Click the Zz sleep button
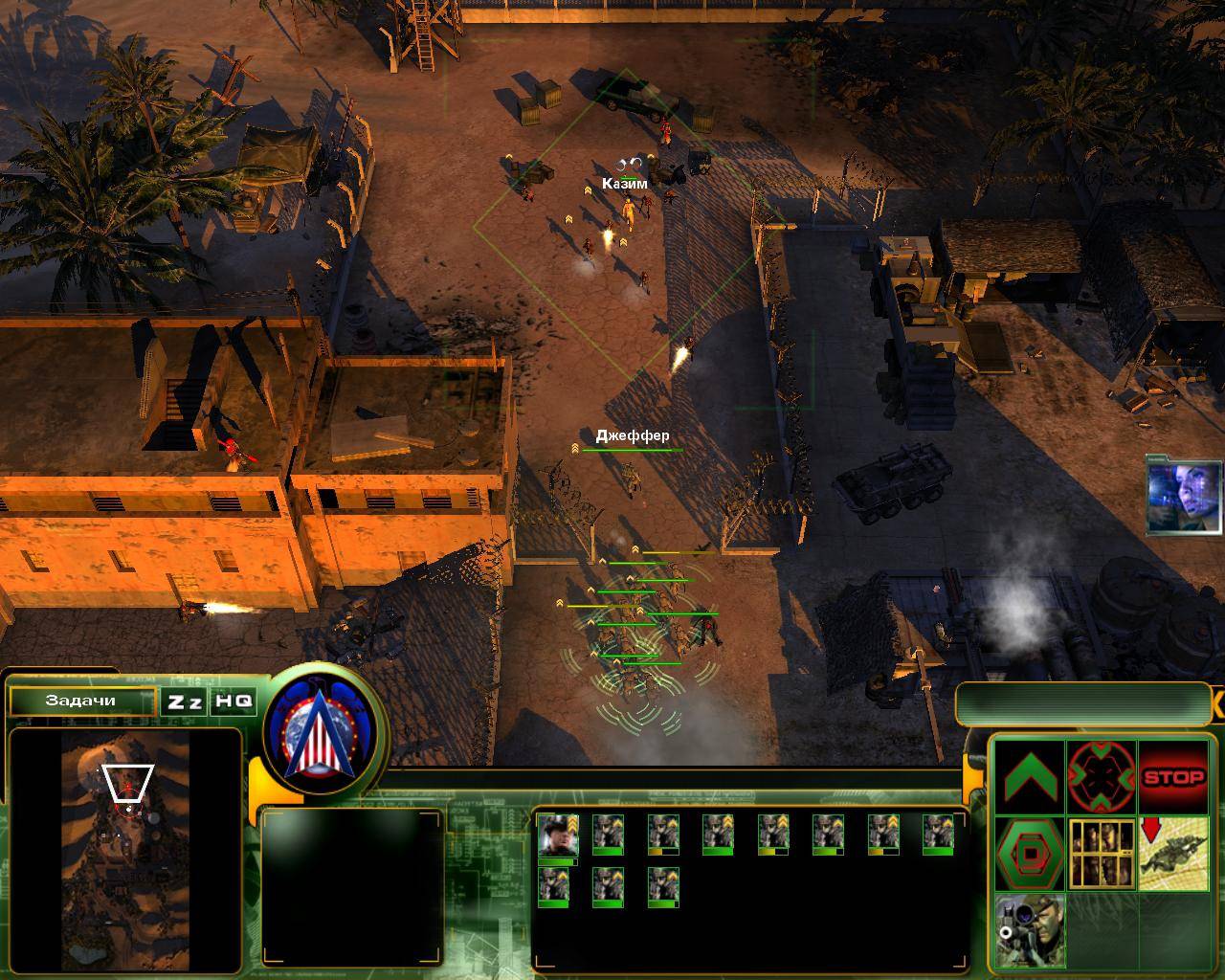The image size is (1225, 980). click(185, 701)
